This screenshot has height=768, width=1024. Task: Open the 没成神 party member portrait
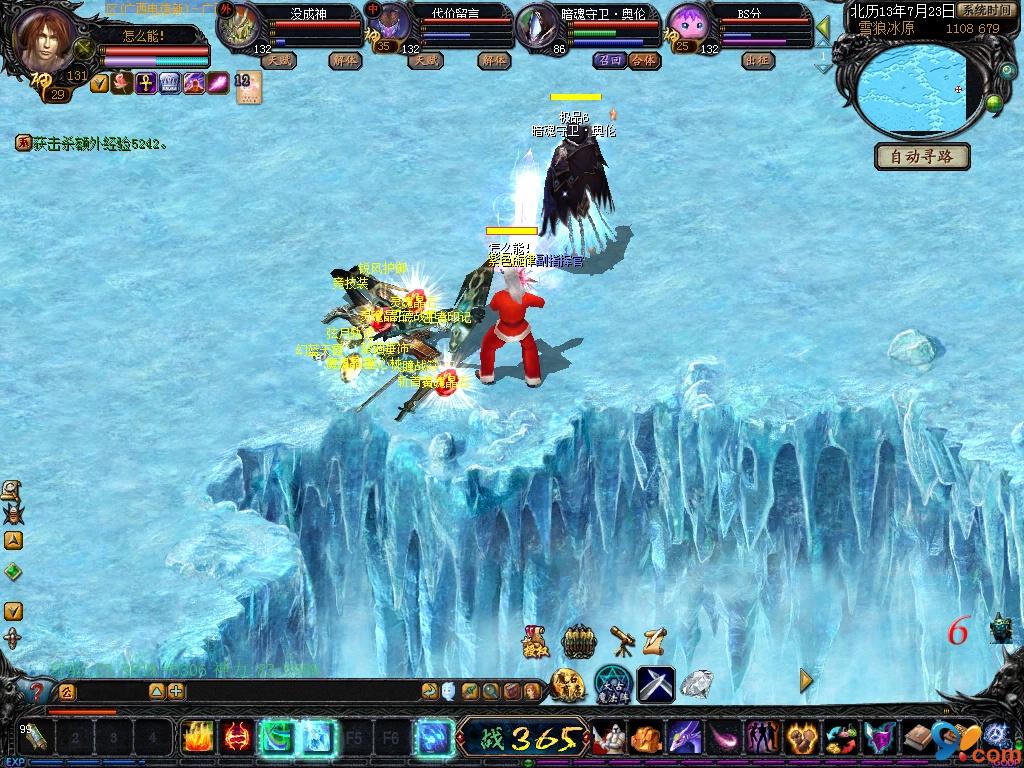pos(239,27)
